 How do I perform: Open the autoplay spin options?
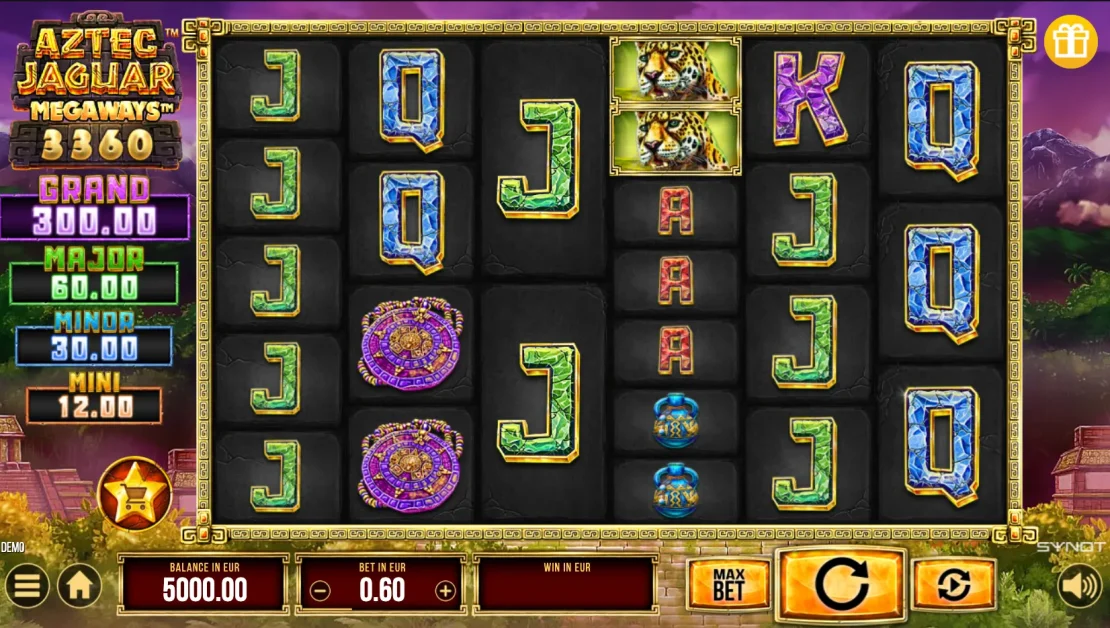point(953,585)
